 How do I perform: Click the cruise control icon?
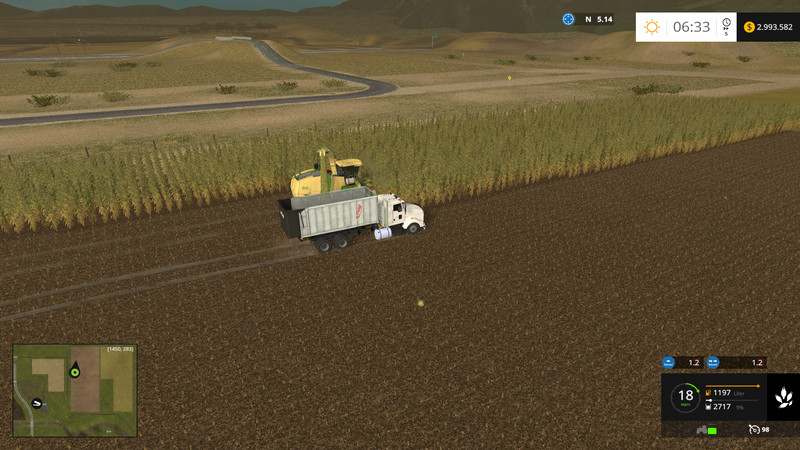pos(753,429)
